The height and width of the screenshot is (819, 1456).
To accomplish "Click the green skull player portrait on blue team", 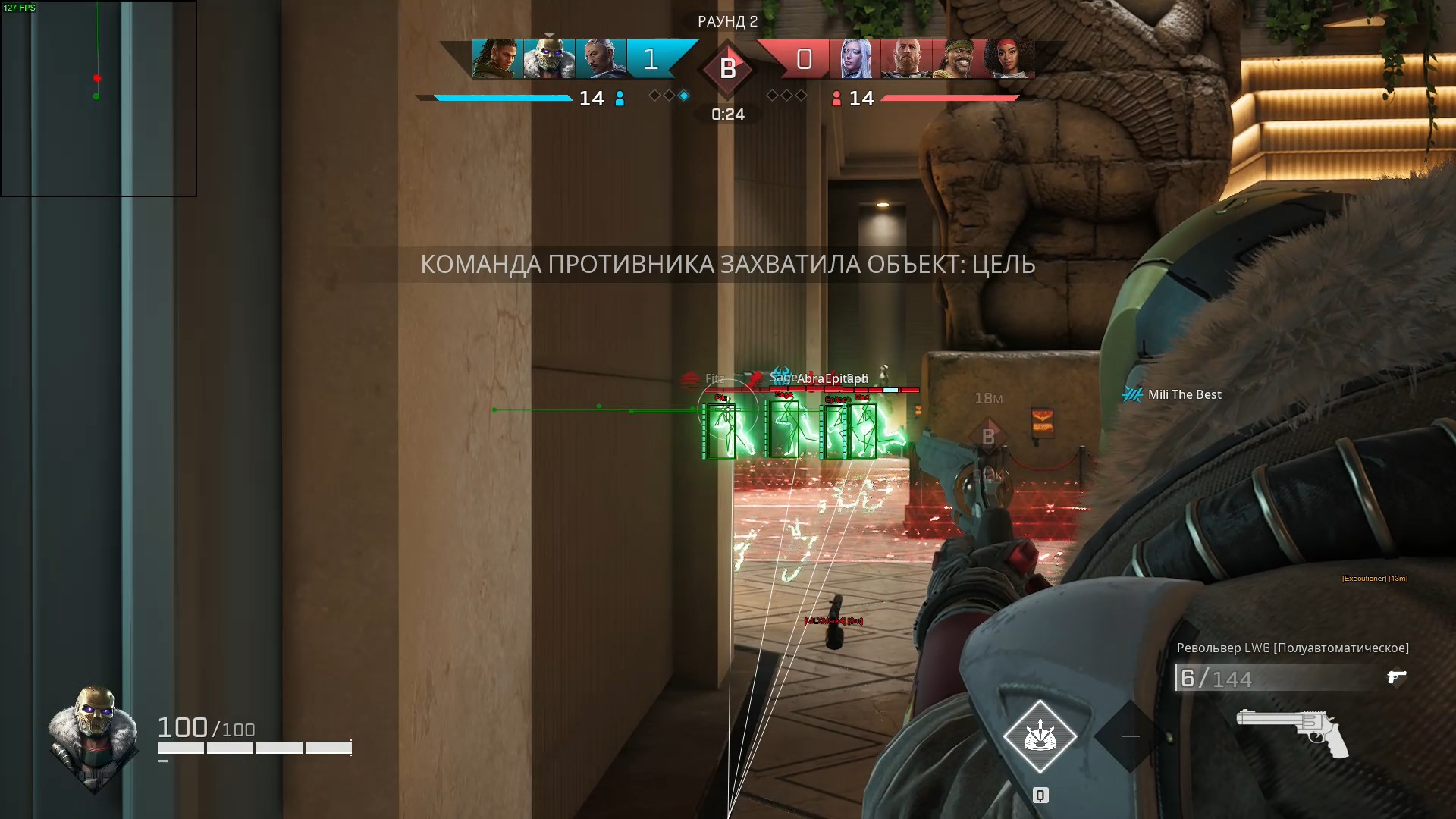I will pyautogui.click(x=548, y=58).
